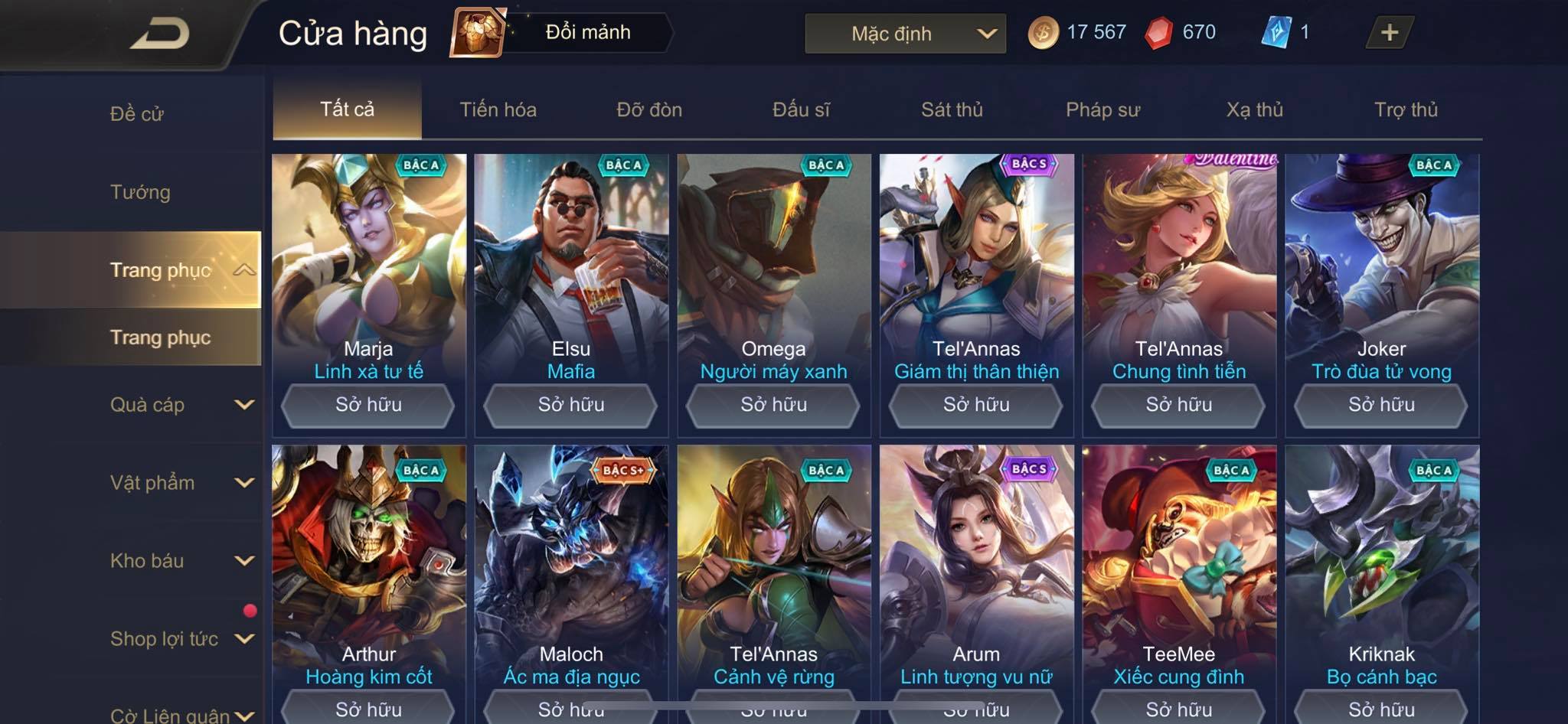Select the Đỡ đòn category tab
Viewport: 1568px width, 724px height.
point(649,109)
